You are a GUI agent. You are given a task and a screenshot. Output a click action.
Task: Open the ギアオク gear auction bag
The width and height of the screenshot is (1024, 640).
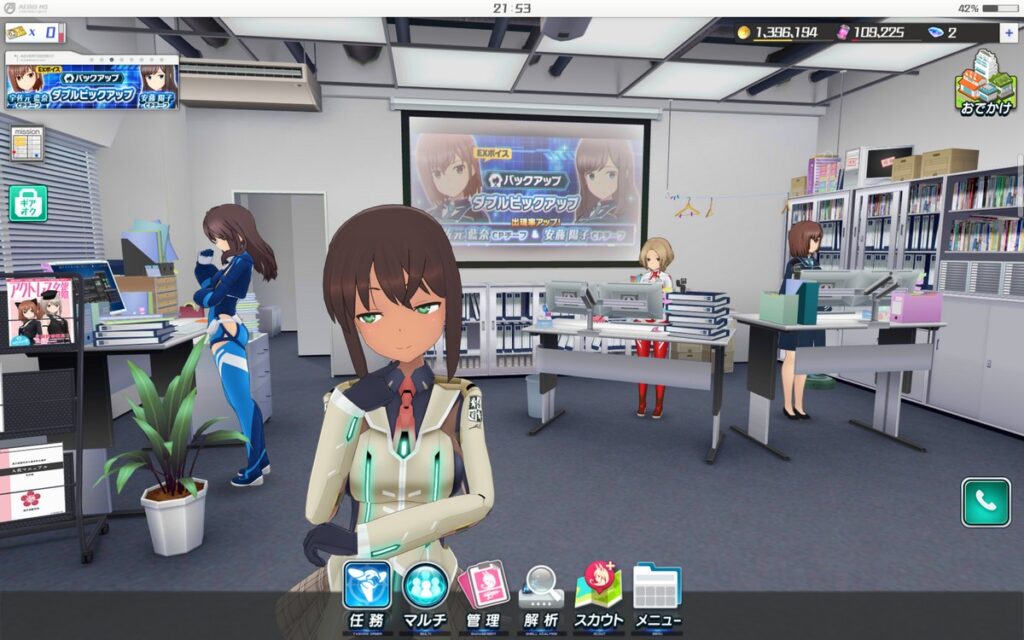click(x=28, y=203)
